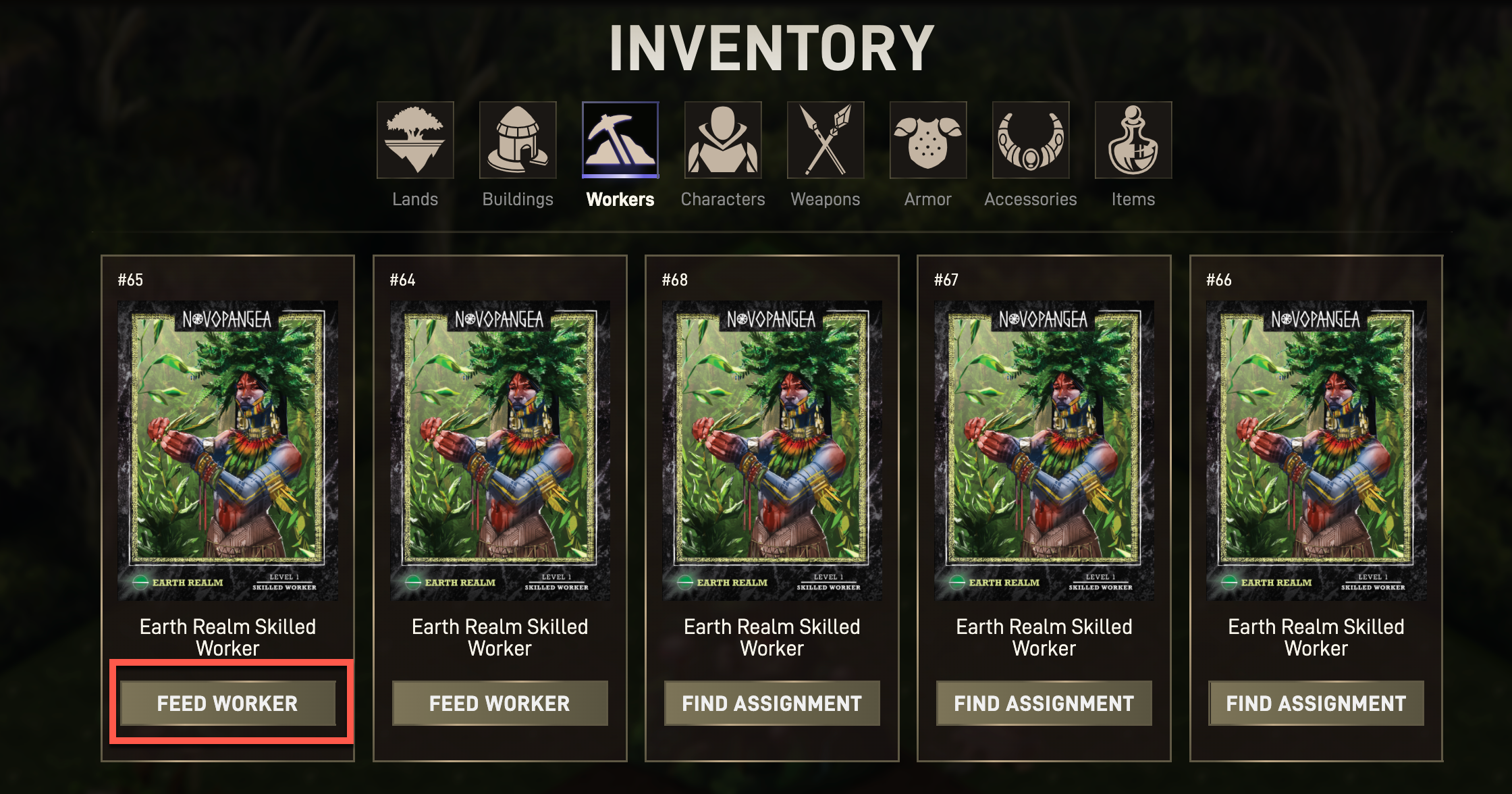Click Feed Worker for worker #64
Screen dimensions: 1512x794
point(500,704)
